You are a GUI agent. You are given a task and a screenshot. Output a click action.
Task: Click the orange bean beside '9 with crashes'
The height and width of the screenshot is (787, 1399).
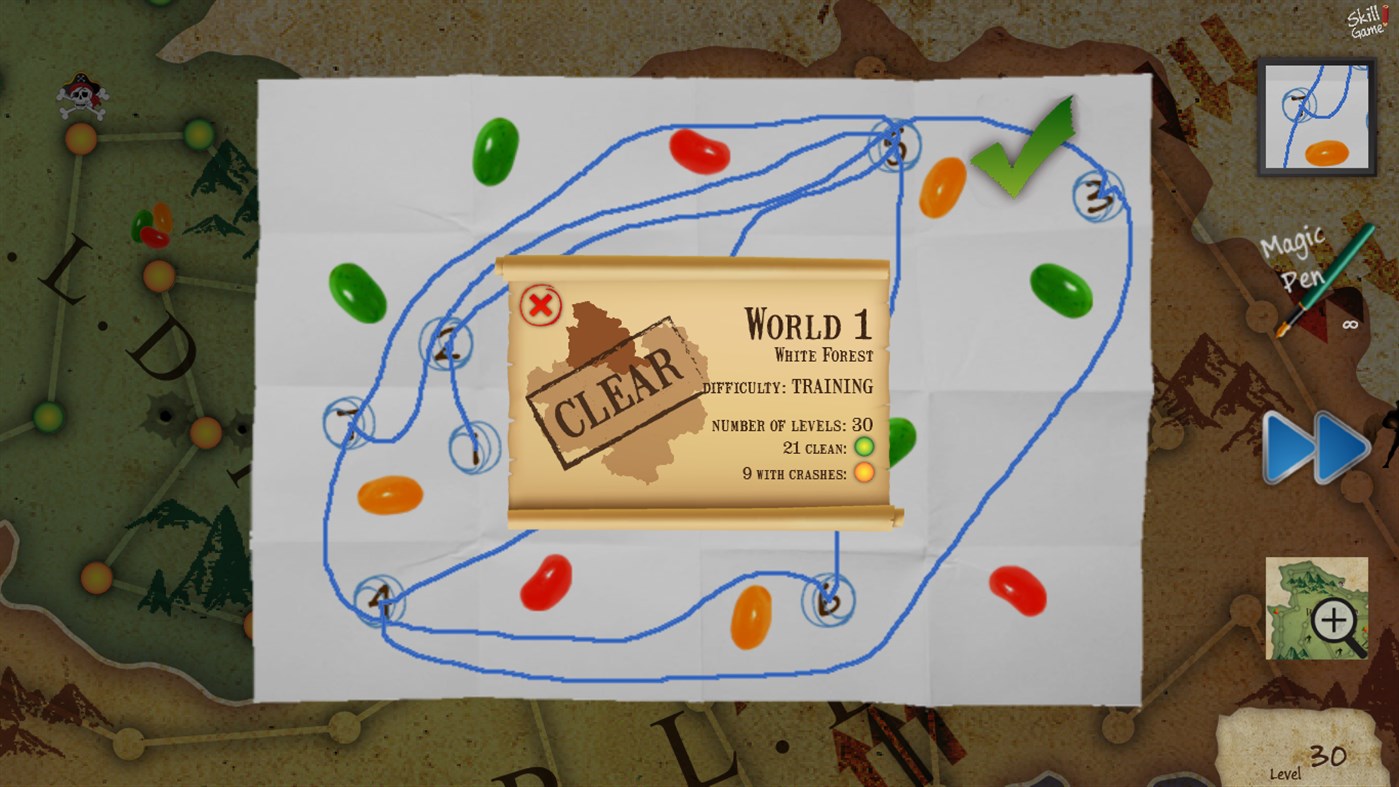pos(862,471)
